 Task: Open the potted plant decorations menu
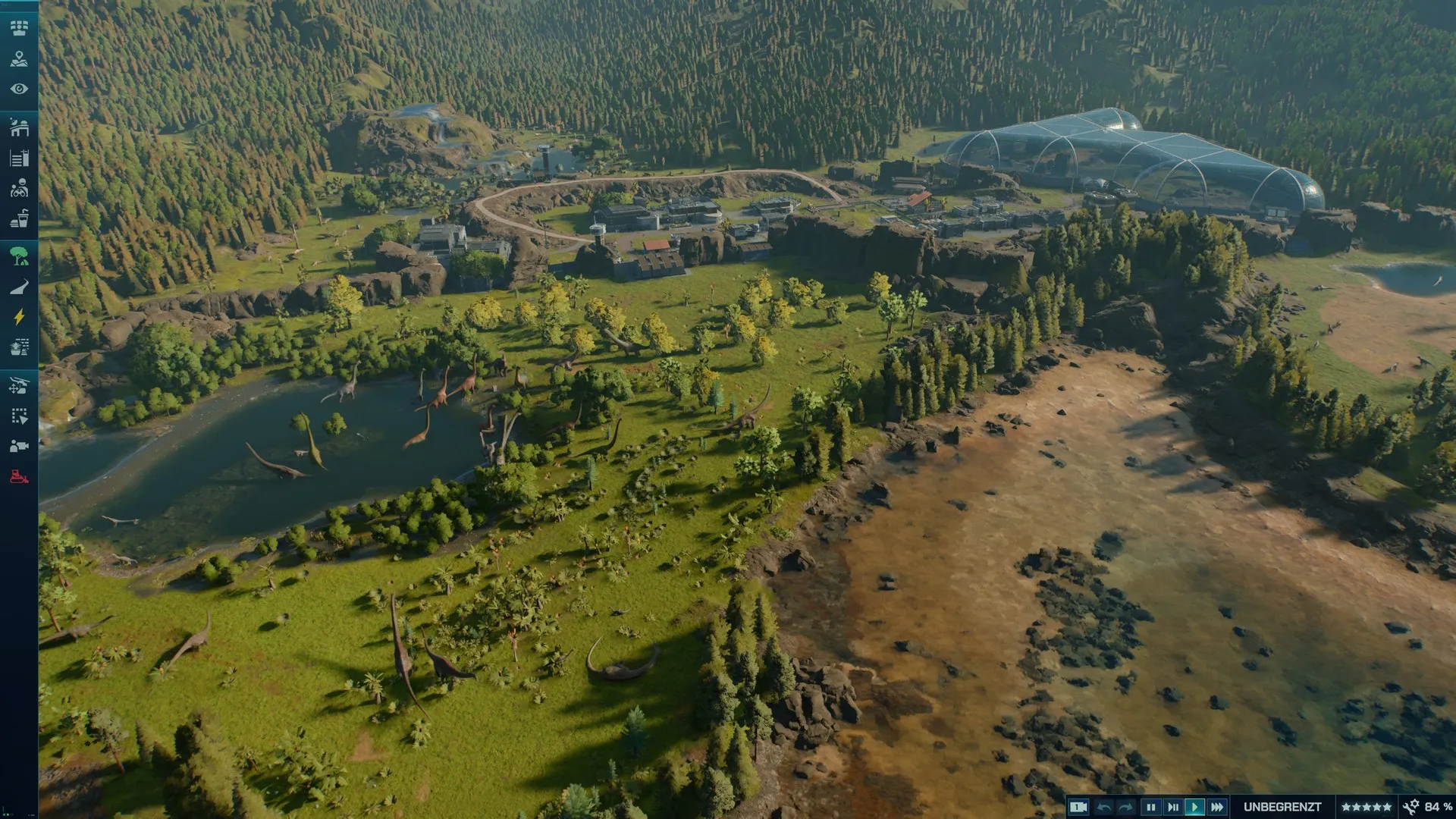click(19, 348)
